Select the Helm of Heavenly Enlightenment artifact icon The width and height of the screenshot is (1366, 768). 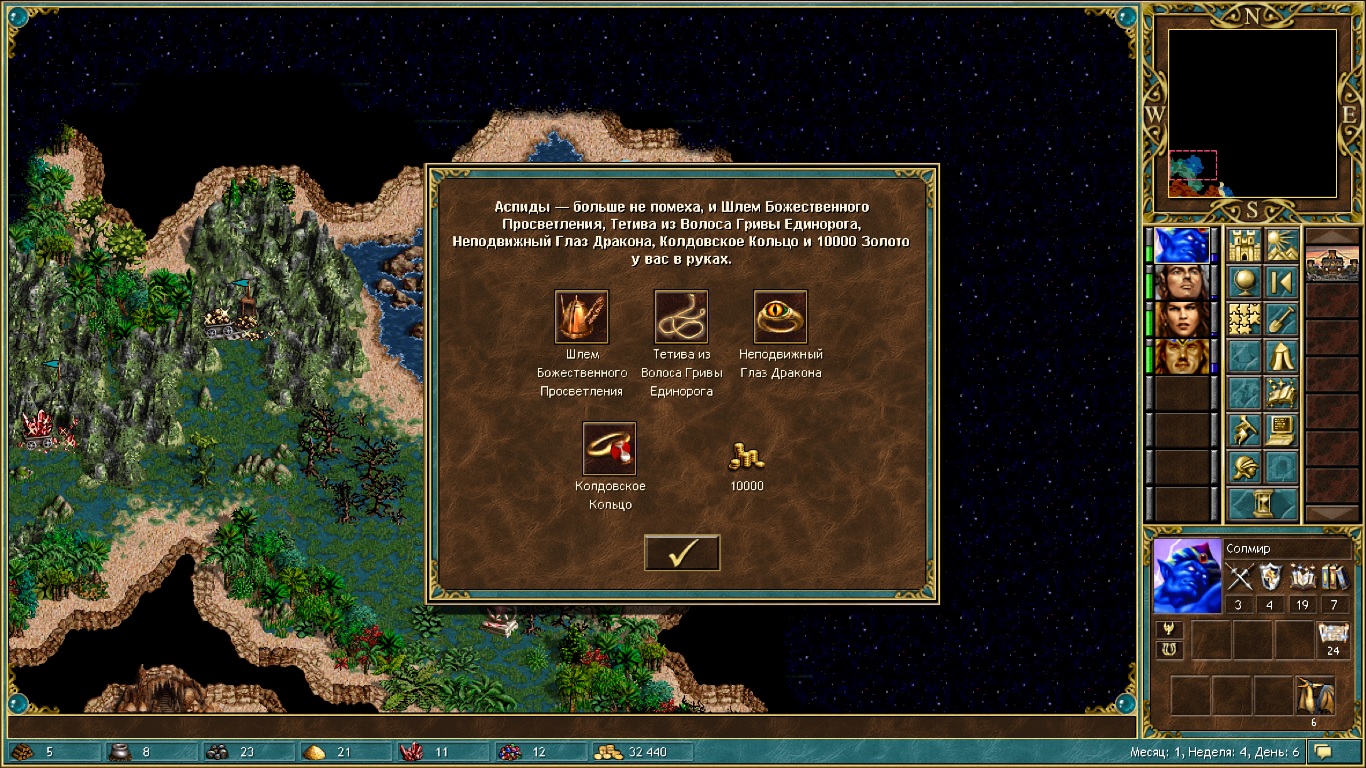pos(581,317)
